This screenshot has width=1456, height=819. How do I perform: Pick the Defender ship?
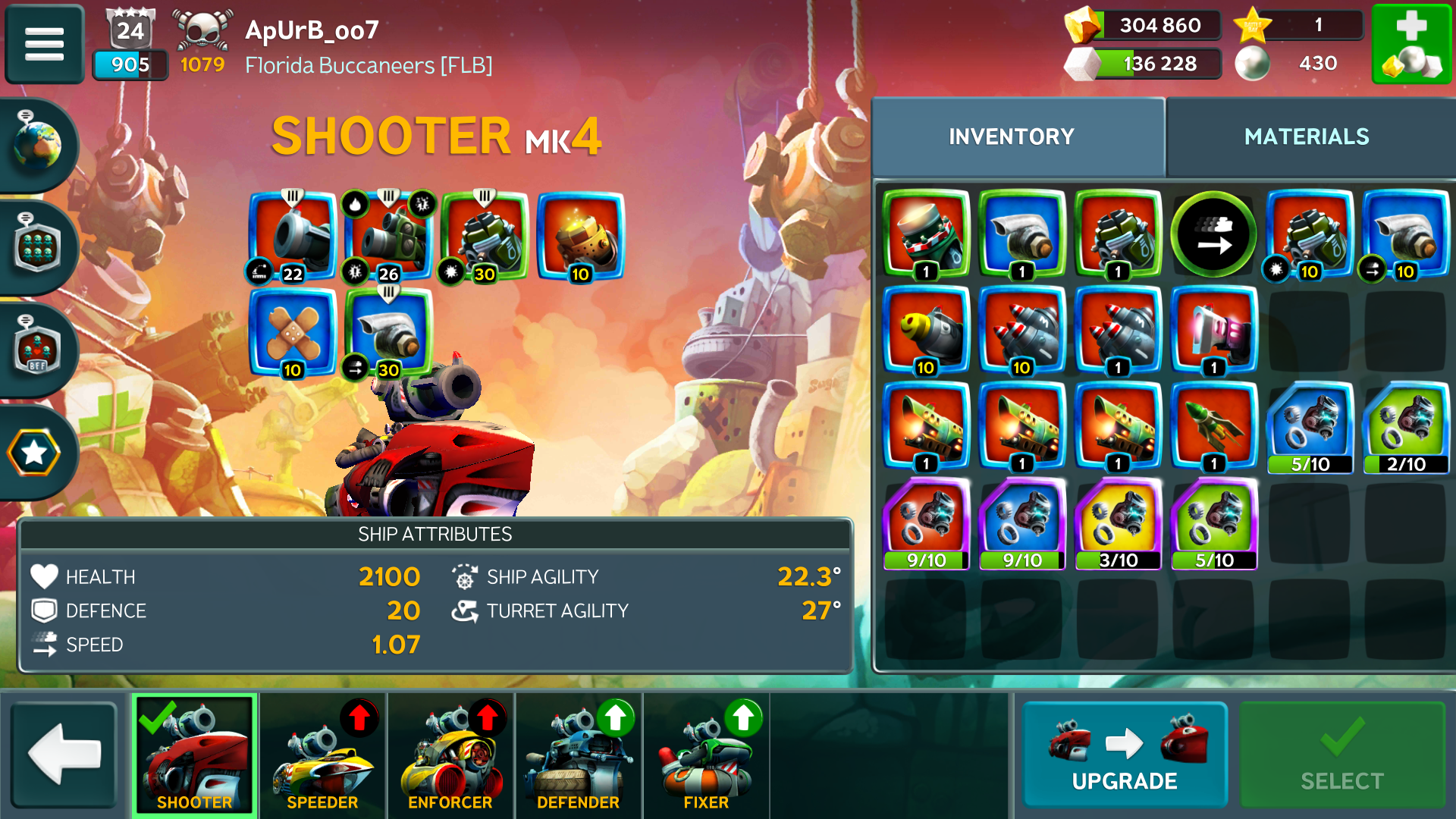578,755
